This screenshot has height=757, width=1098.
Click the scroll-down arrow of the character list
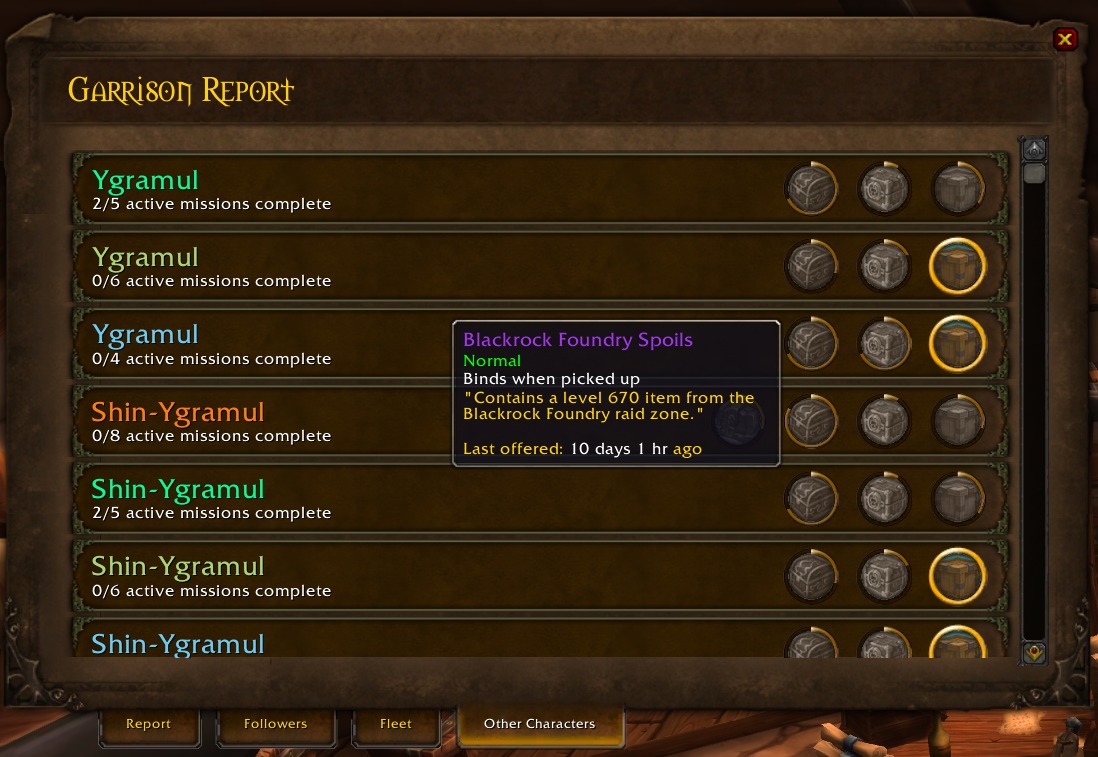(1034, 653)
